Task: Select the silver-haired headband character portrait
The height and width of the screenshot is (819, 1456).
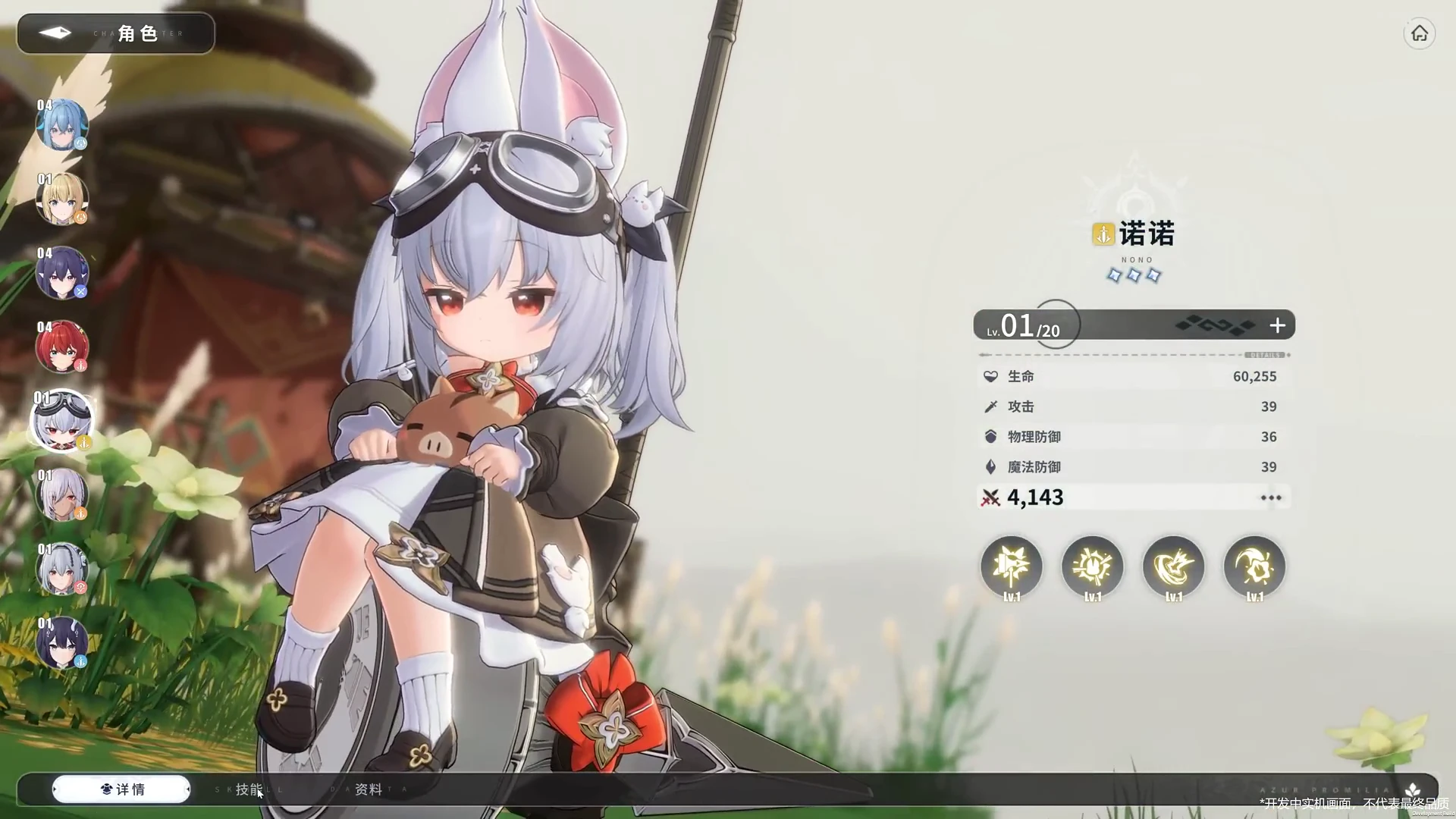Action: (62, 569)
